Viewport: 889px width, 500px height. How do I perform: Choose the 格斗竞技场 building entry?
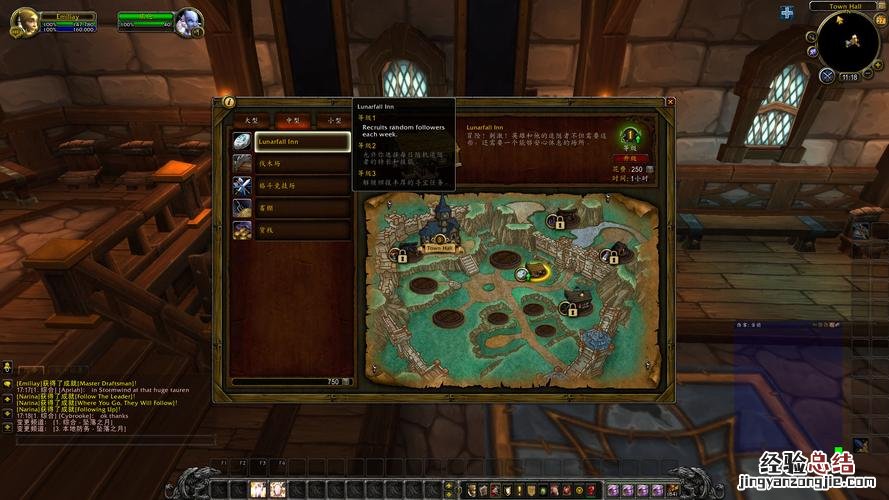[301, 186]
